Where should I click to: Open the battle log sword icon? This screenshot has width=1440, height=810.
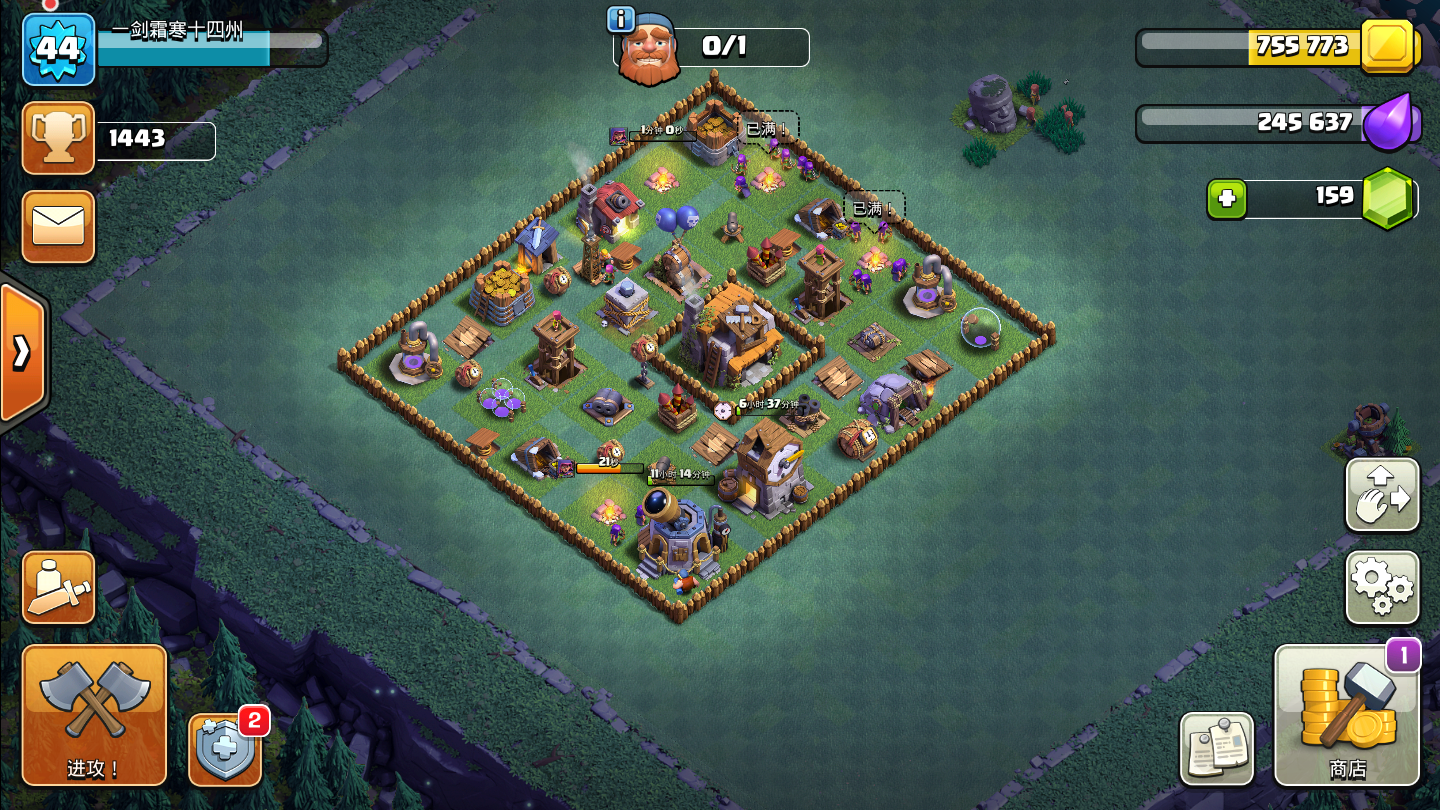pos(57,587)
